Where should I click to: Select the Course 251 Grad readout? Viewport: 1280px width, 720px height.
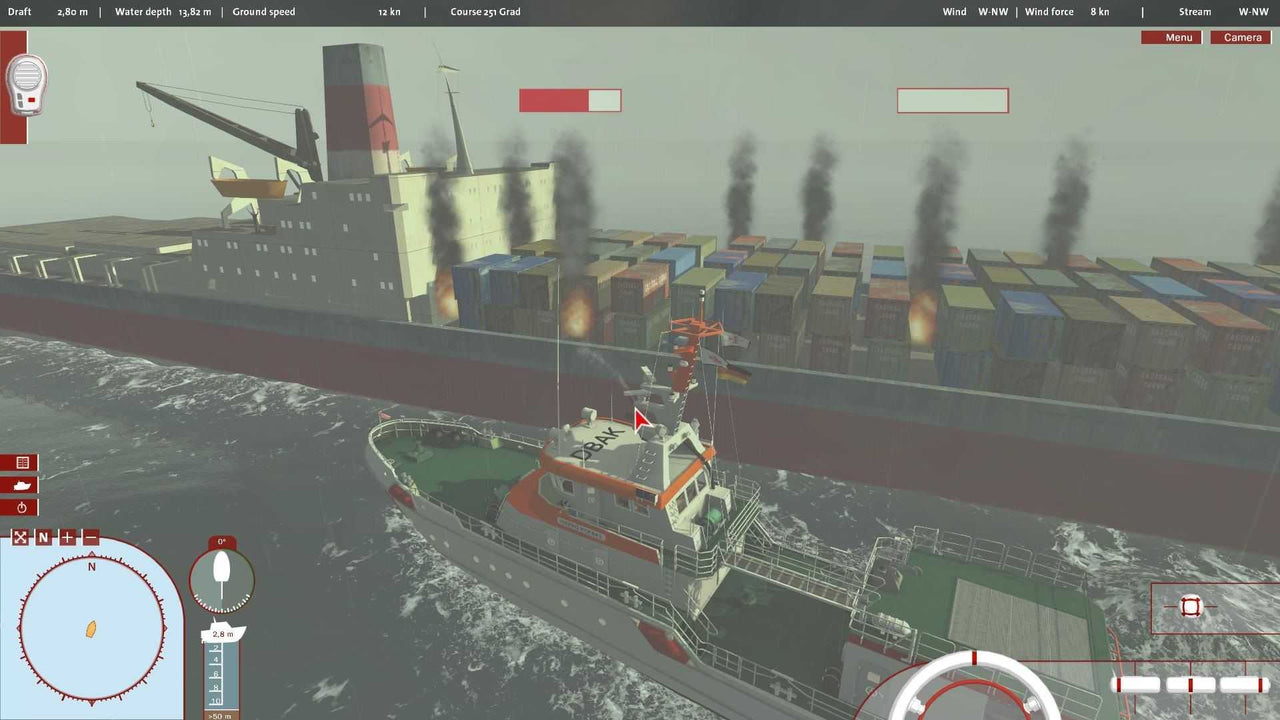click(485, 11)
